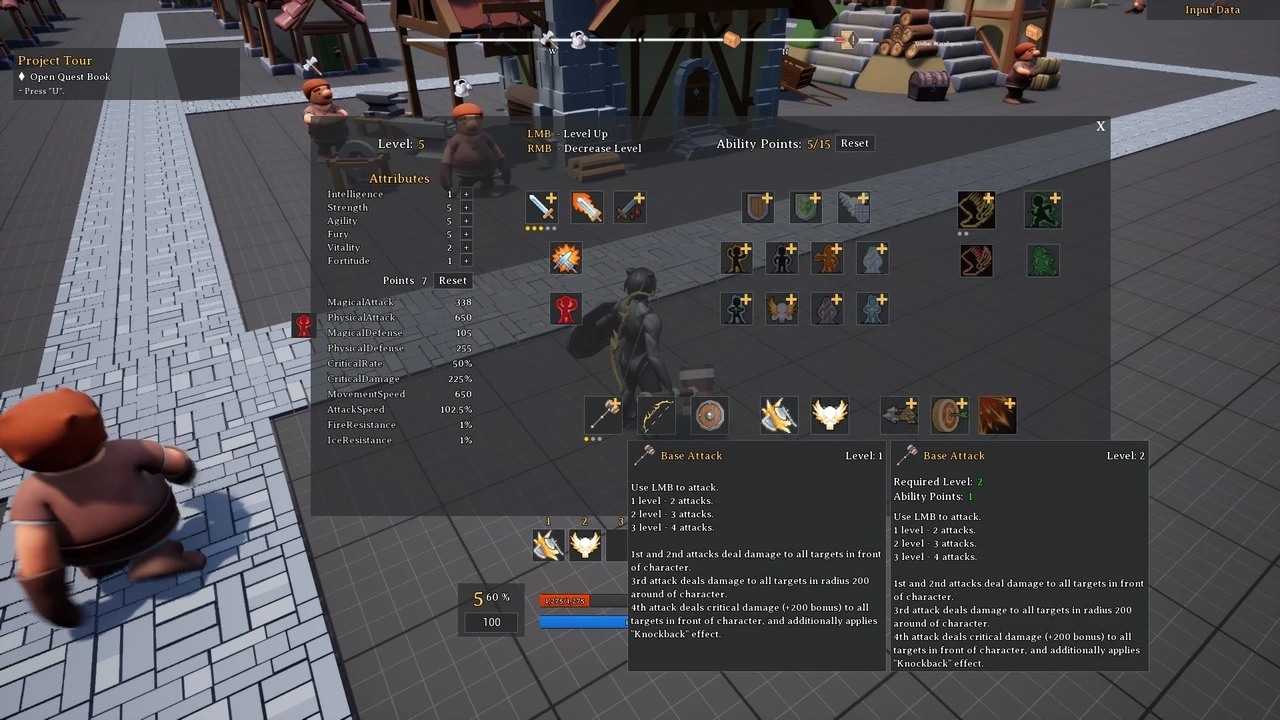This screenshot has width=1280, height=720.
Task: Add a point to Fortitude
Action: (466, 261)
